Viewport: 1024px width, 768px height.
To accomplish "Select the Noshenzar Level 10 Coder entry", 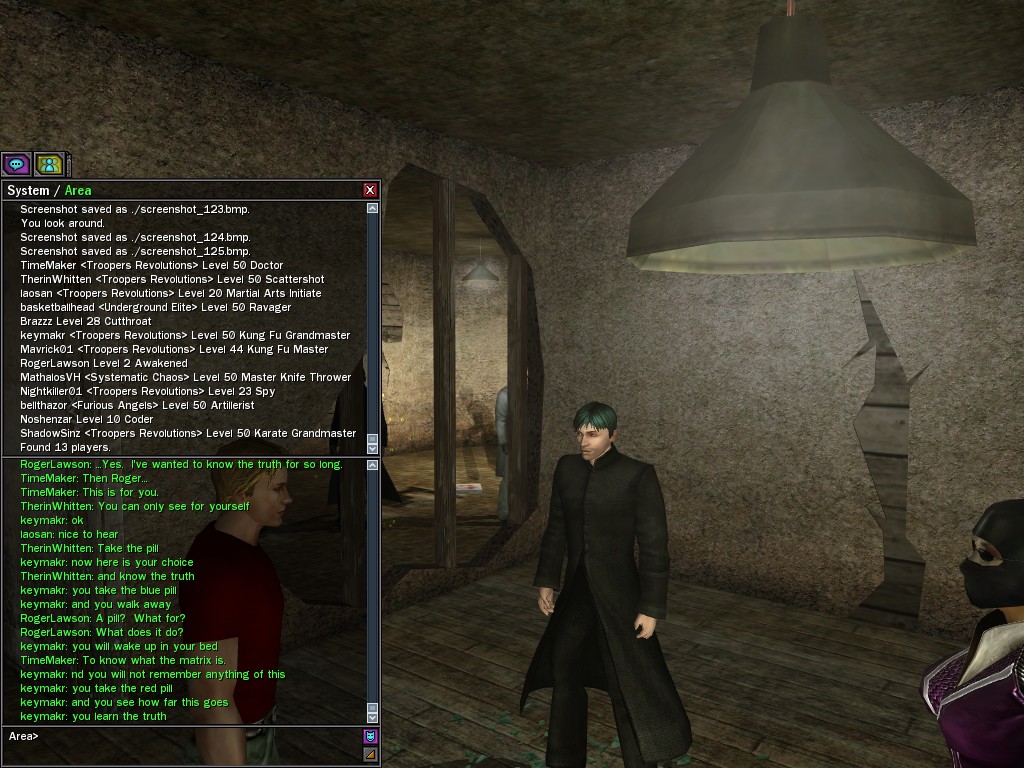I will [86, 419].
